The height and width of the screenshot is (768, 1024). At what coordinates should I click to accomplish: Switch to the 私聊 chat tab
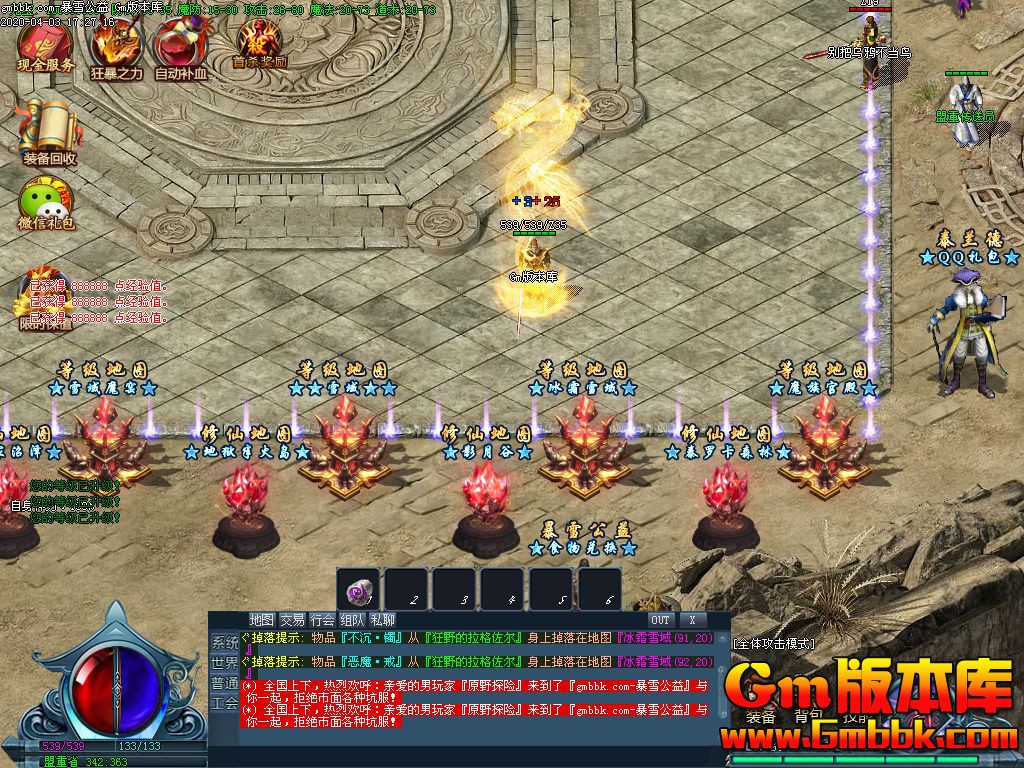click(x=382, y=620)
